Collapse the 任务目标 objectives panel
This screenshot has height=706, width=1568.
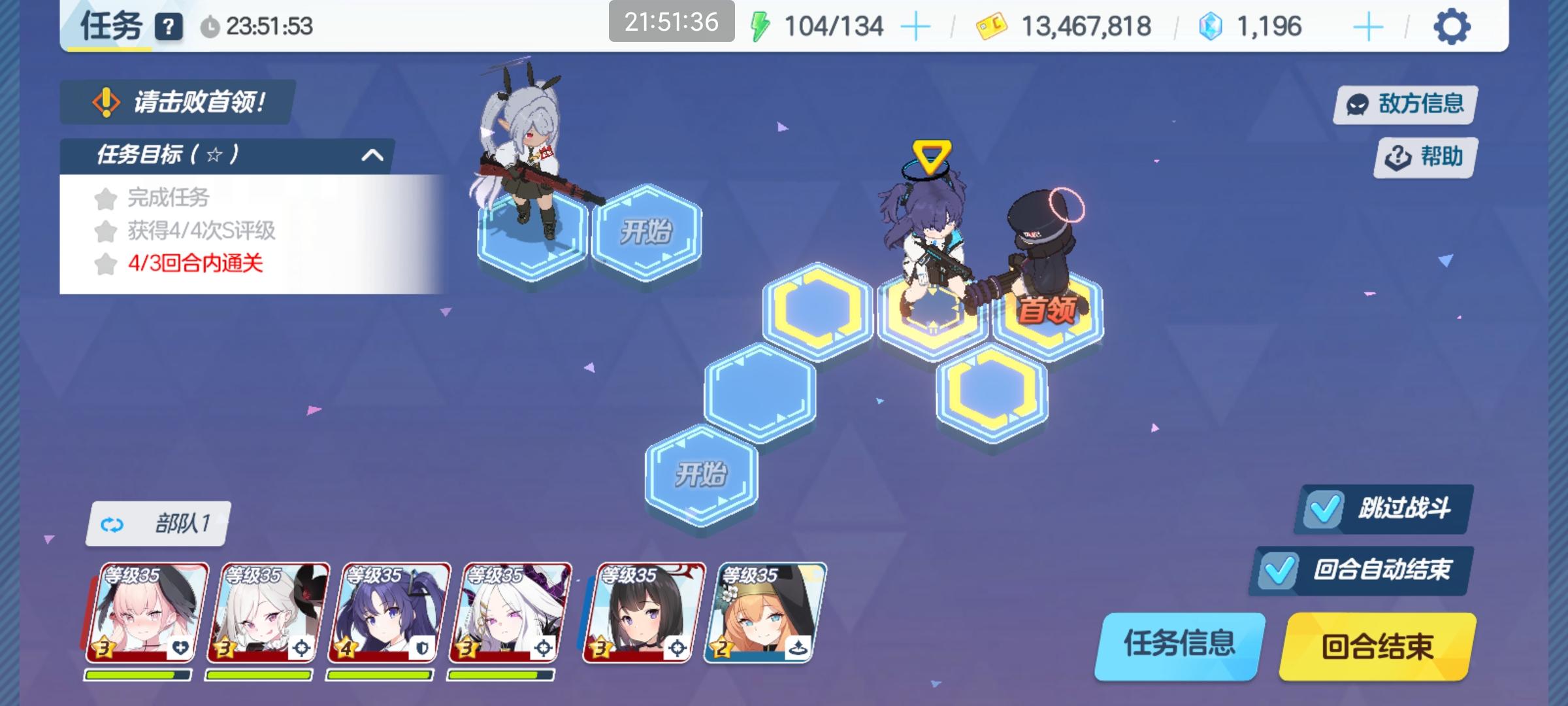pyautogui.click(x=372, y=154)
